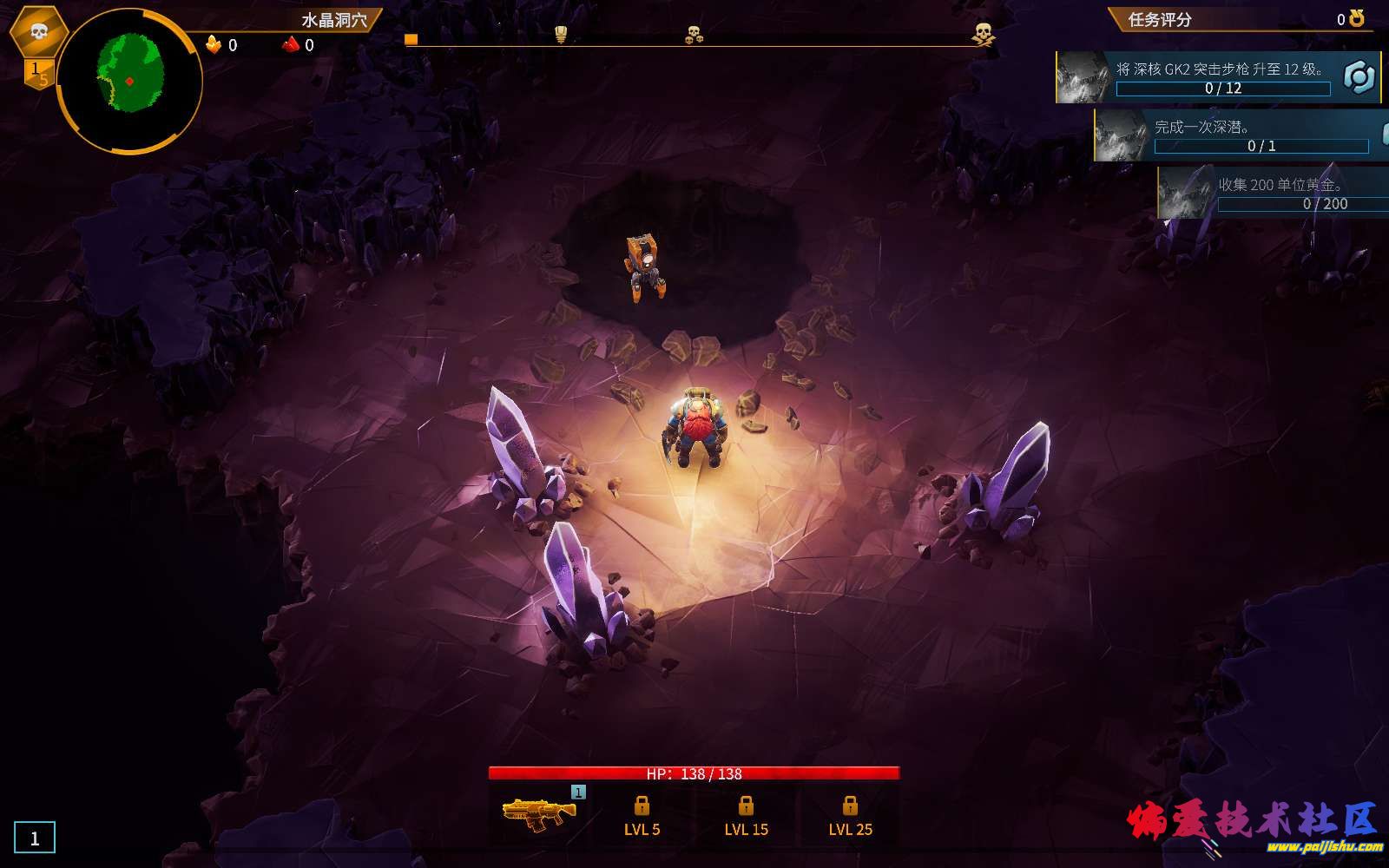The height and width of the screenshot is (868, 1389).
Task: Click the final boss skull marker
Action: click(983, 35)
